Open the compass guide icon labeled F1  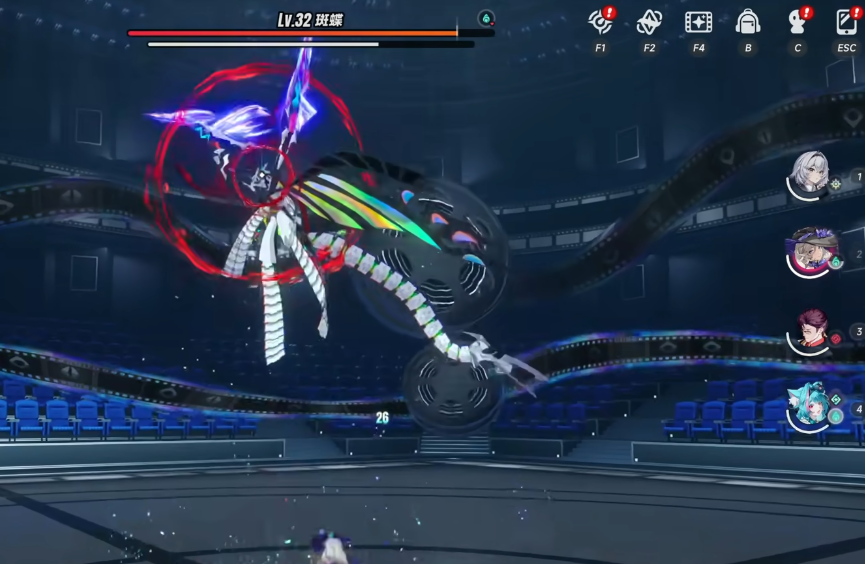click(600, 22)
